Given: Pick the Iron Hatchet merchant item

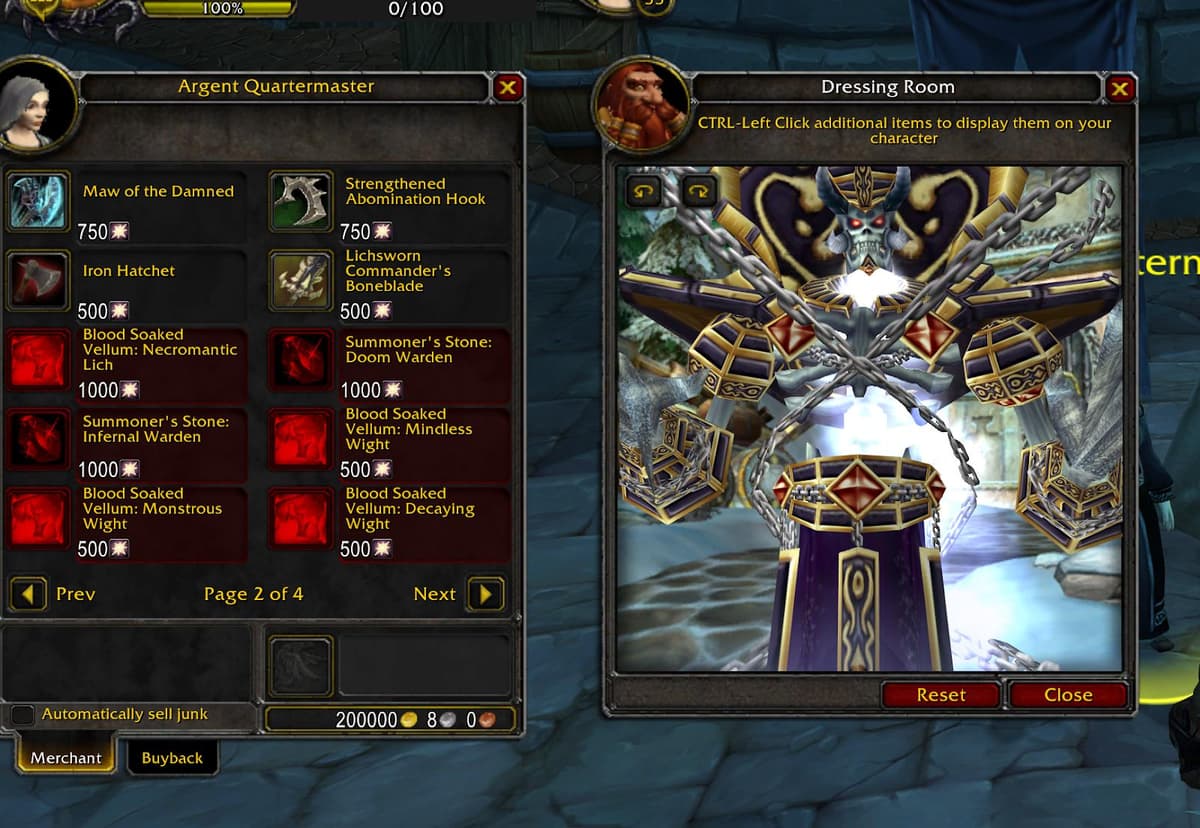Looking at the screenshot, I should (x=39, y=281).
